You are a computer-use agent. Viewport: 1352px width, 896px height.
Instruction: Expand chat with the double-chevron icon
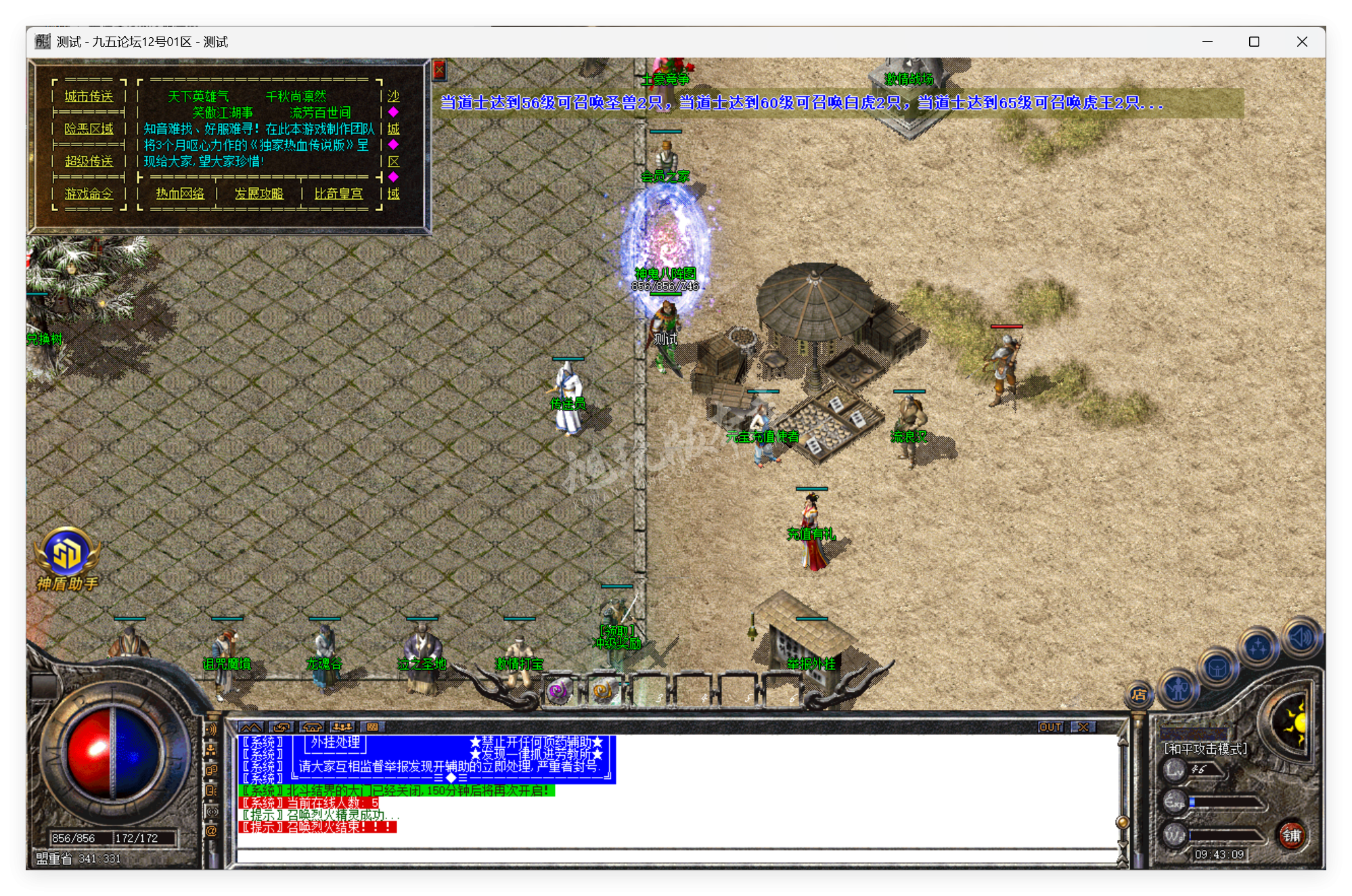[x=250, y=728]
